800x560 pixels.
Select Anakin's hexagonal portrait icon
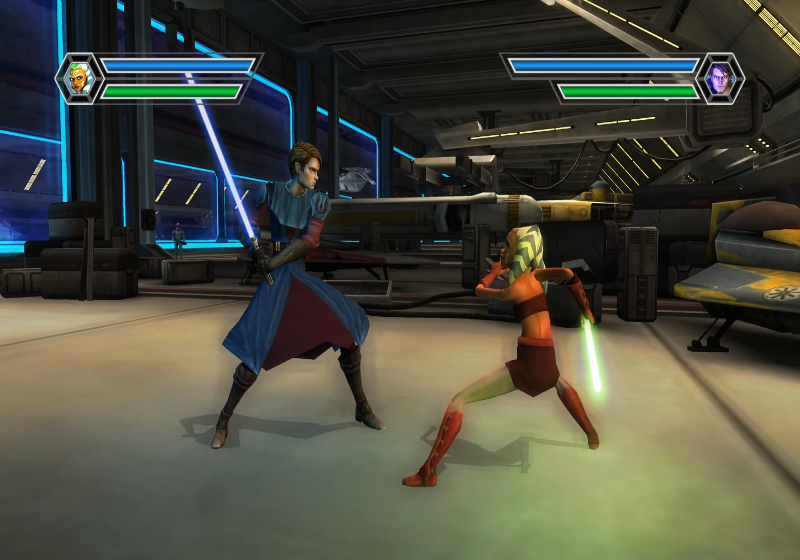coord(720,78)
